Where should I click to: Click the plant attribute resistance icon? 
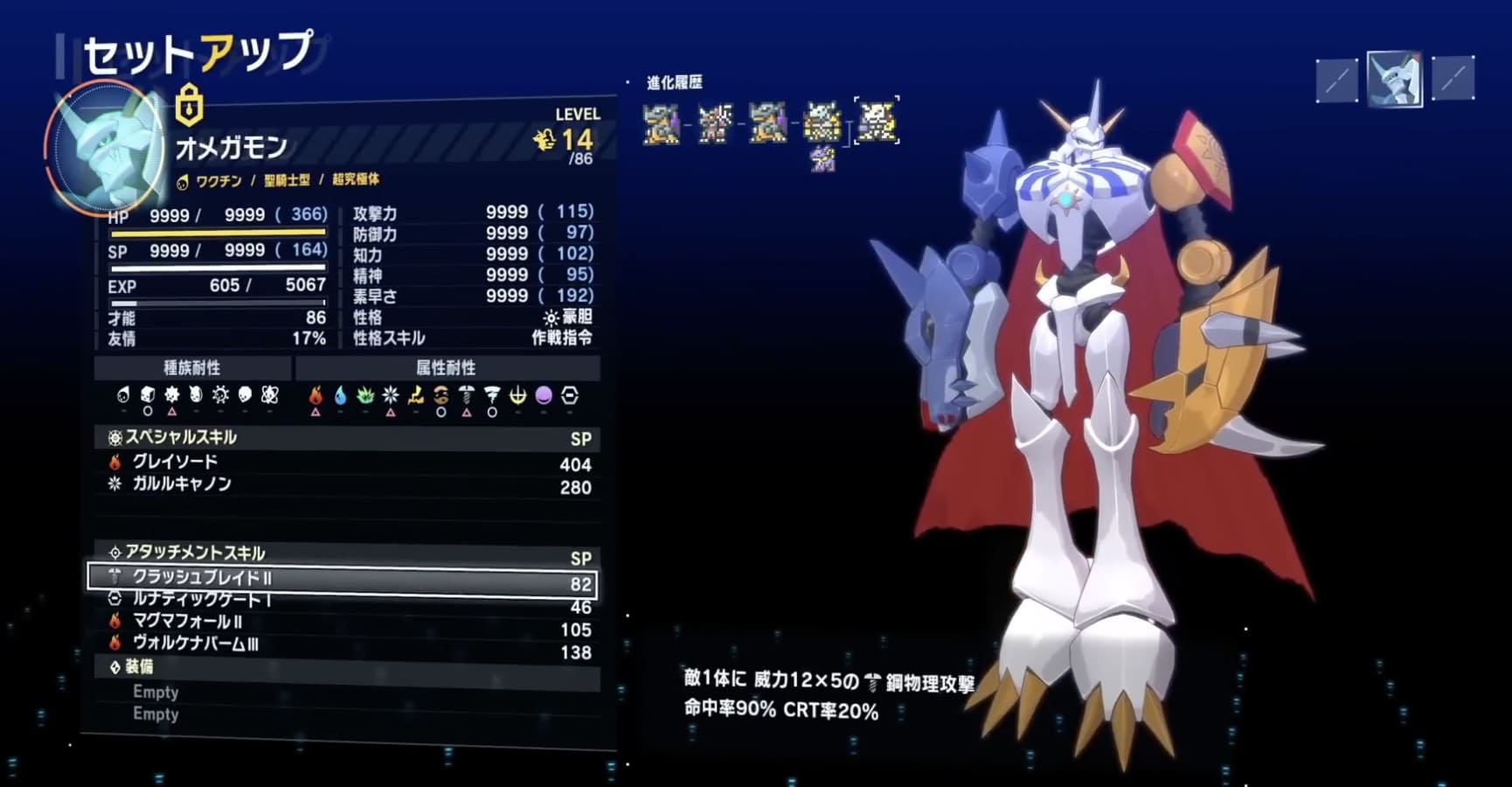(365, 396)
